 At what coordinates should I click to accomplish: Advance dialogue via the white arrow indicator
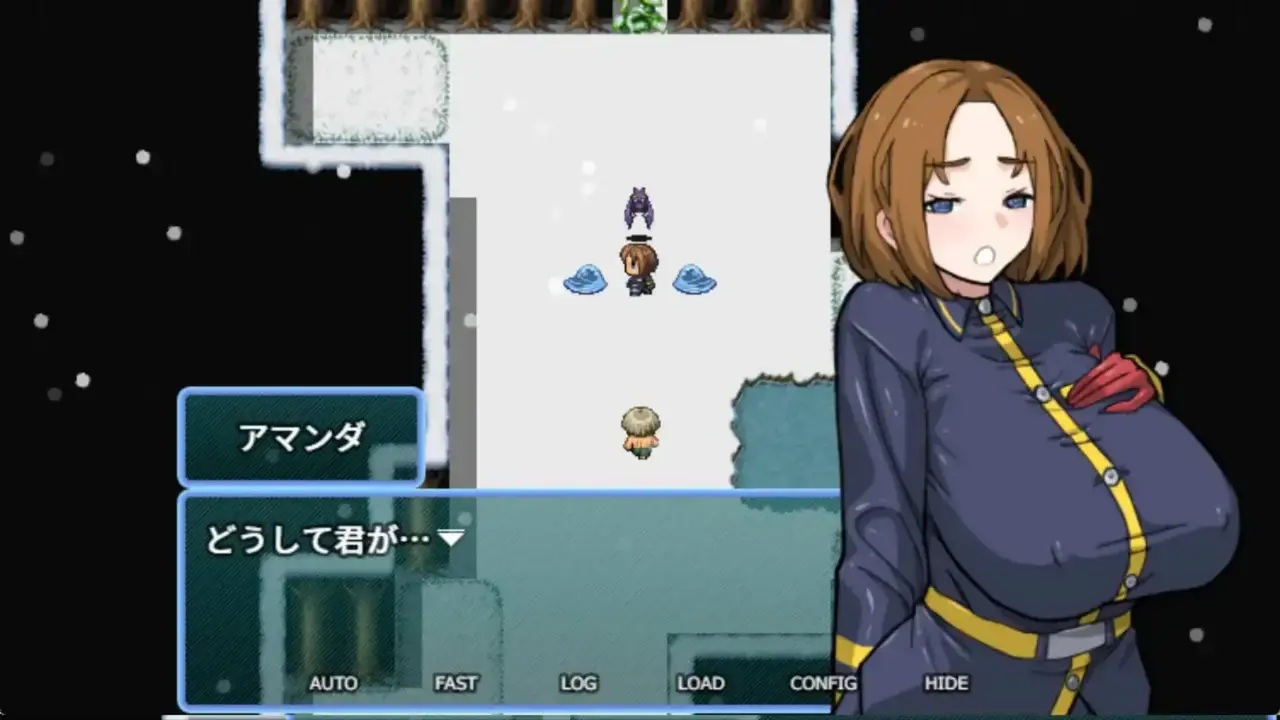(452, 539)
